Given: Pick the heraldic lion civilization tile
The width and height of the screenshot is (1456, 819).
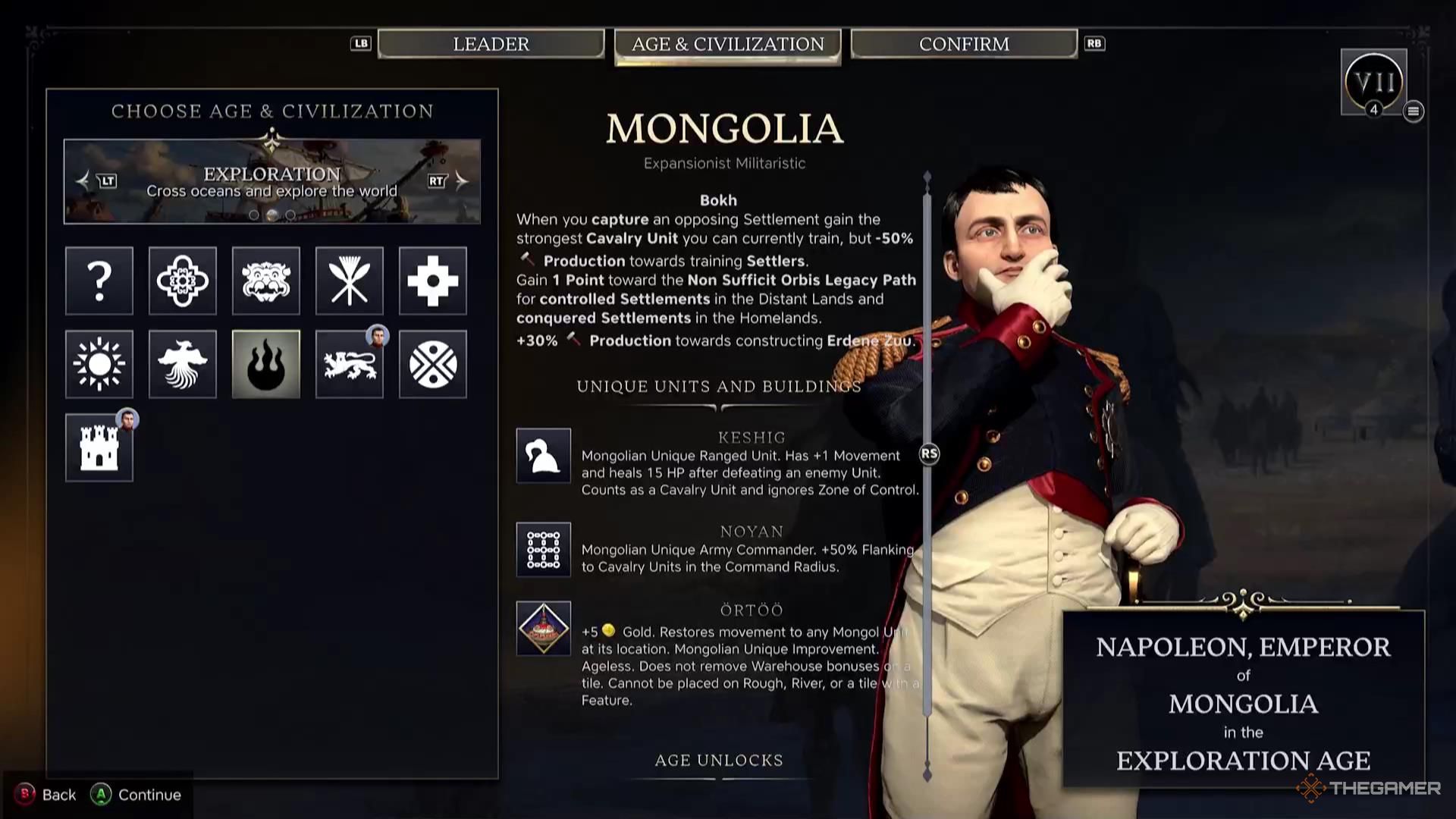Looking at the screenshot, I should (x=350, y=364).
